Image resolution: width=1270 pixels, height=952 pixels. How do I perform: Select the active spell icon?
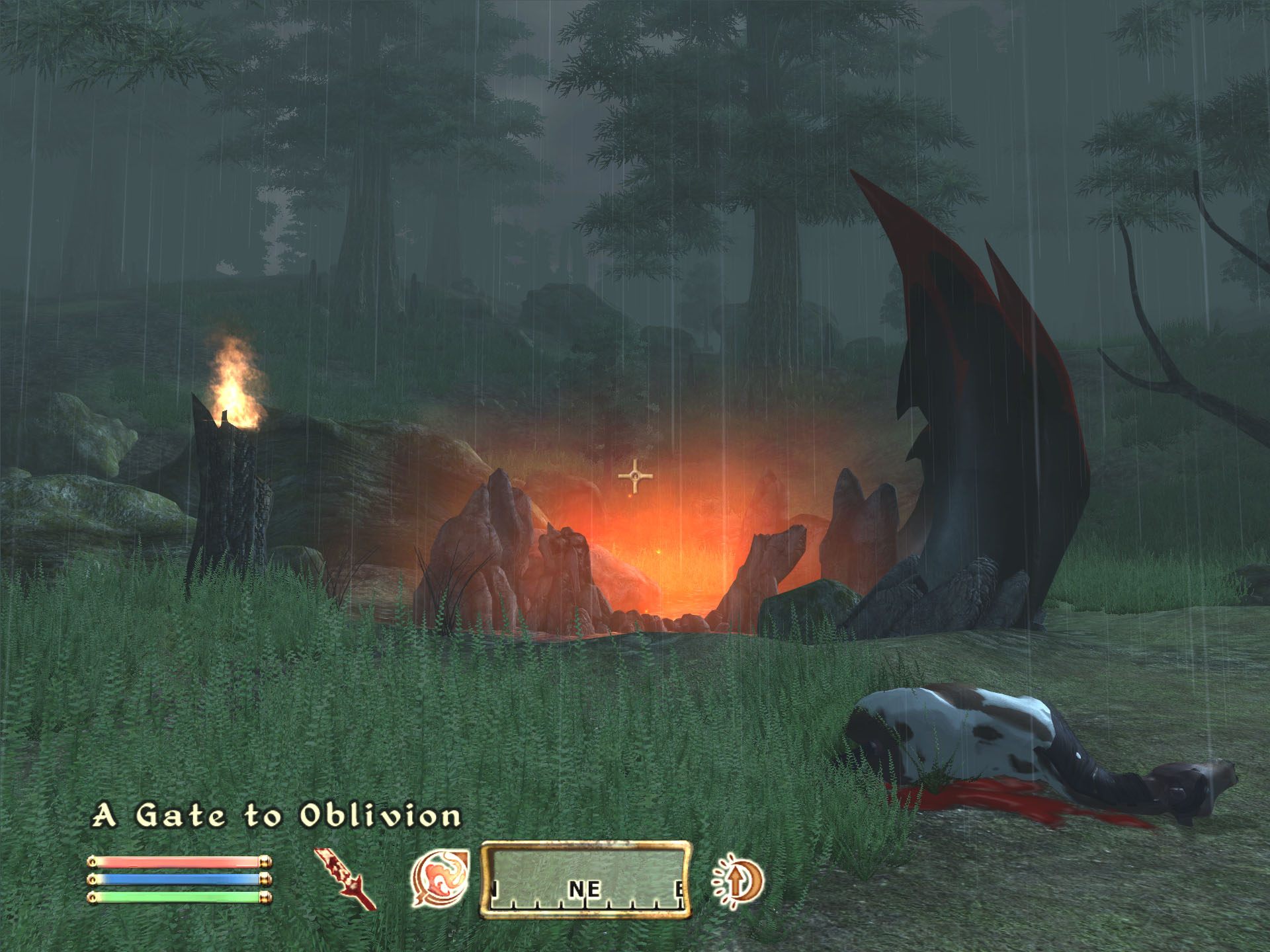(x=440, y=877)
